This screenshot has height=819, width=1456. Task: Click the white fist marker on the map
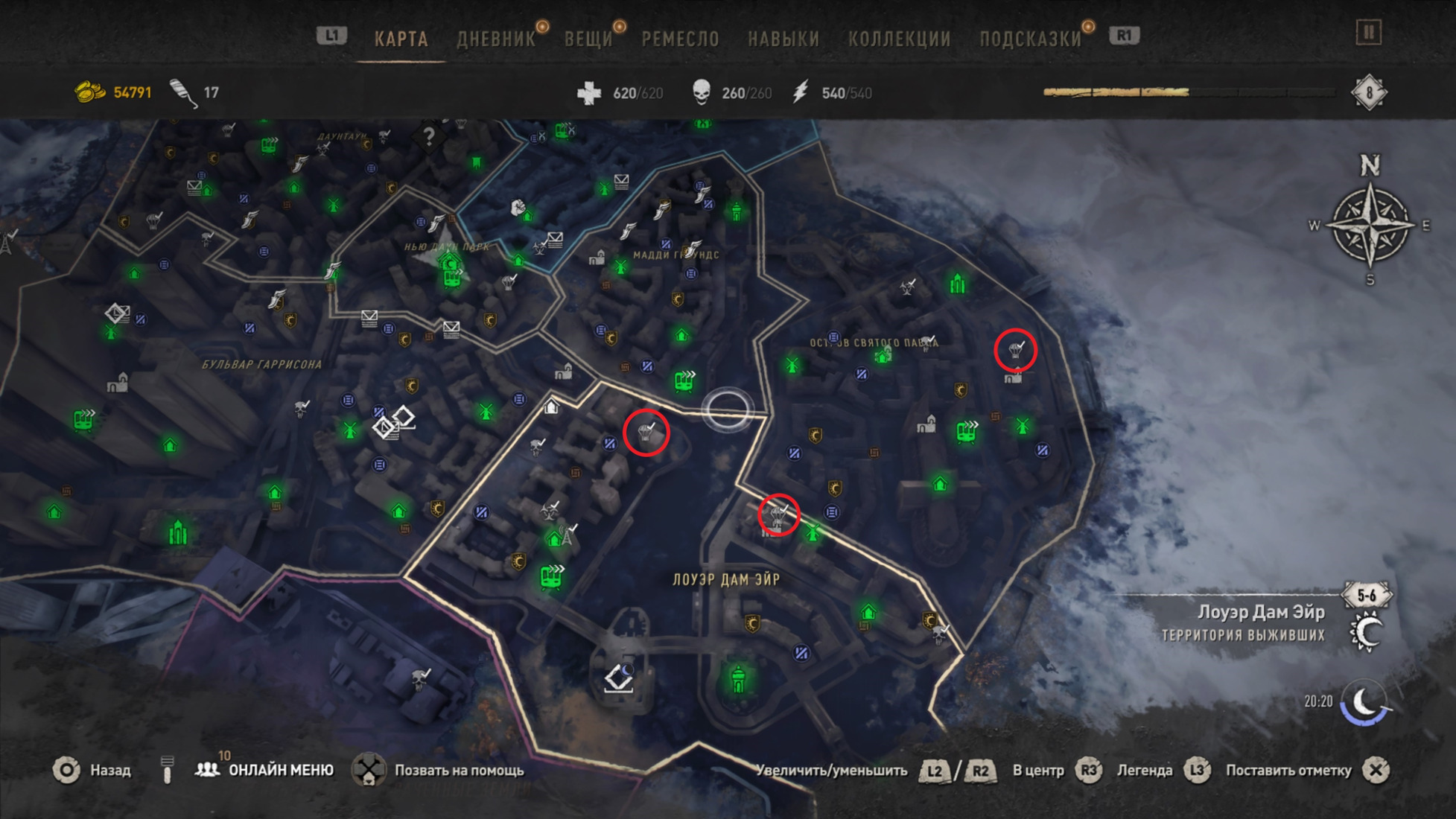(518, 207)
